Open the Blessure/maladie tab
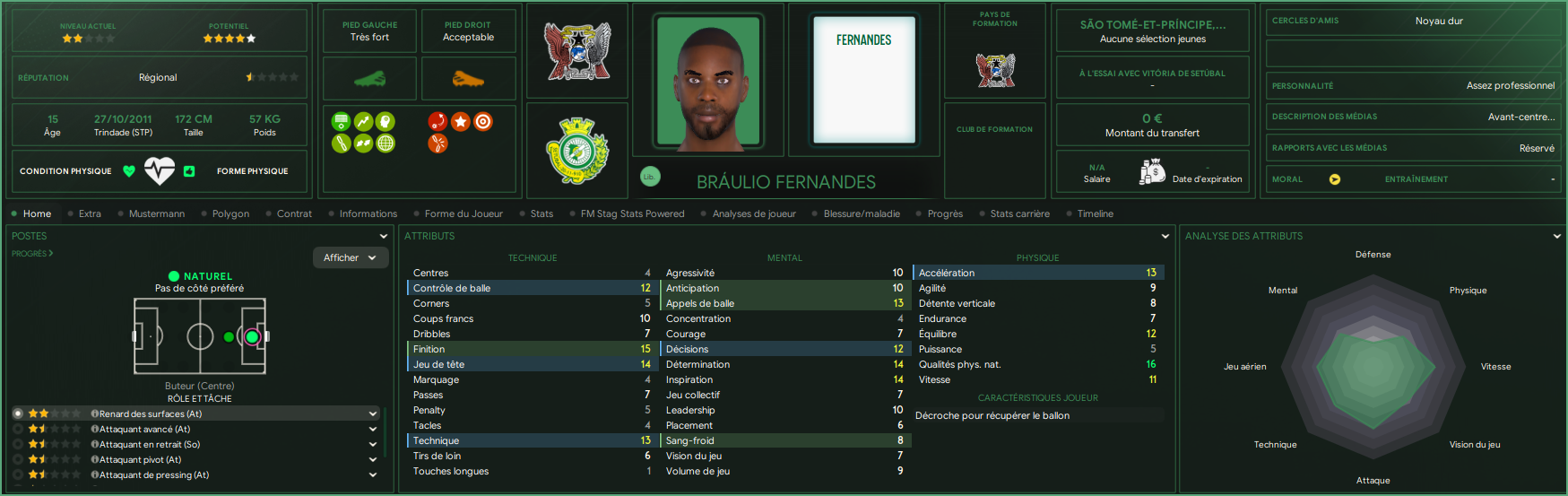Viewport: 1568px width, 496px height. pos(862,213)
